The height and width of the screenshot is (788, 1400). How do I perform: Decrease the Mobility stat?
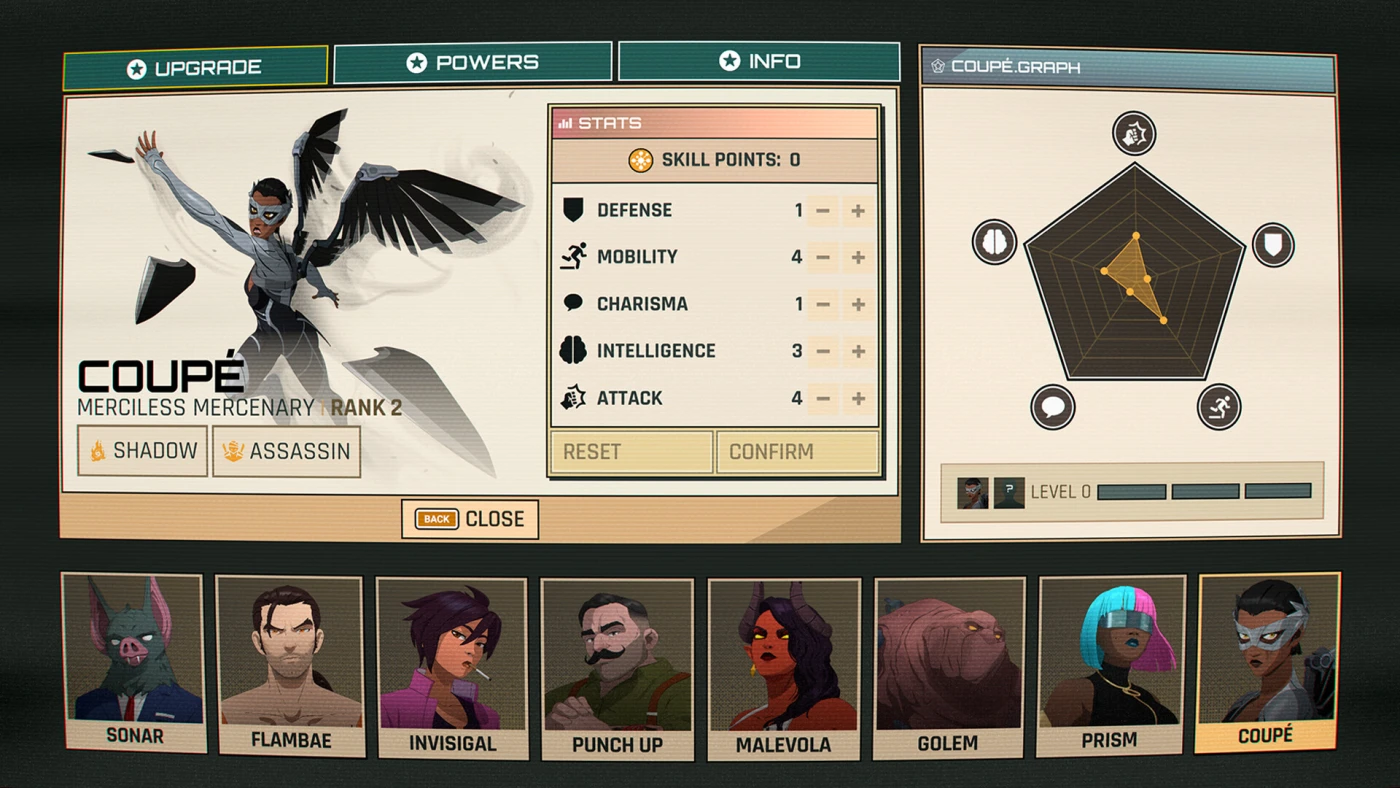click(x=823, y=258)
